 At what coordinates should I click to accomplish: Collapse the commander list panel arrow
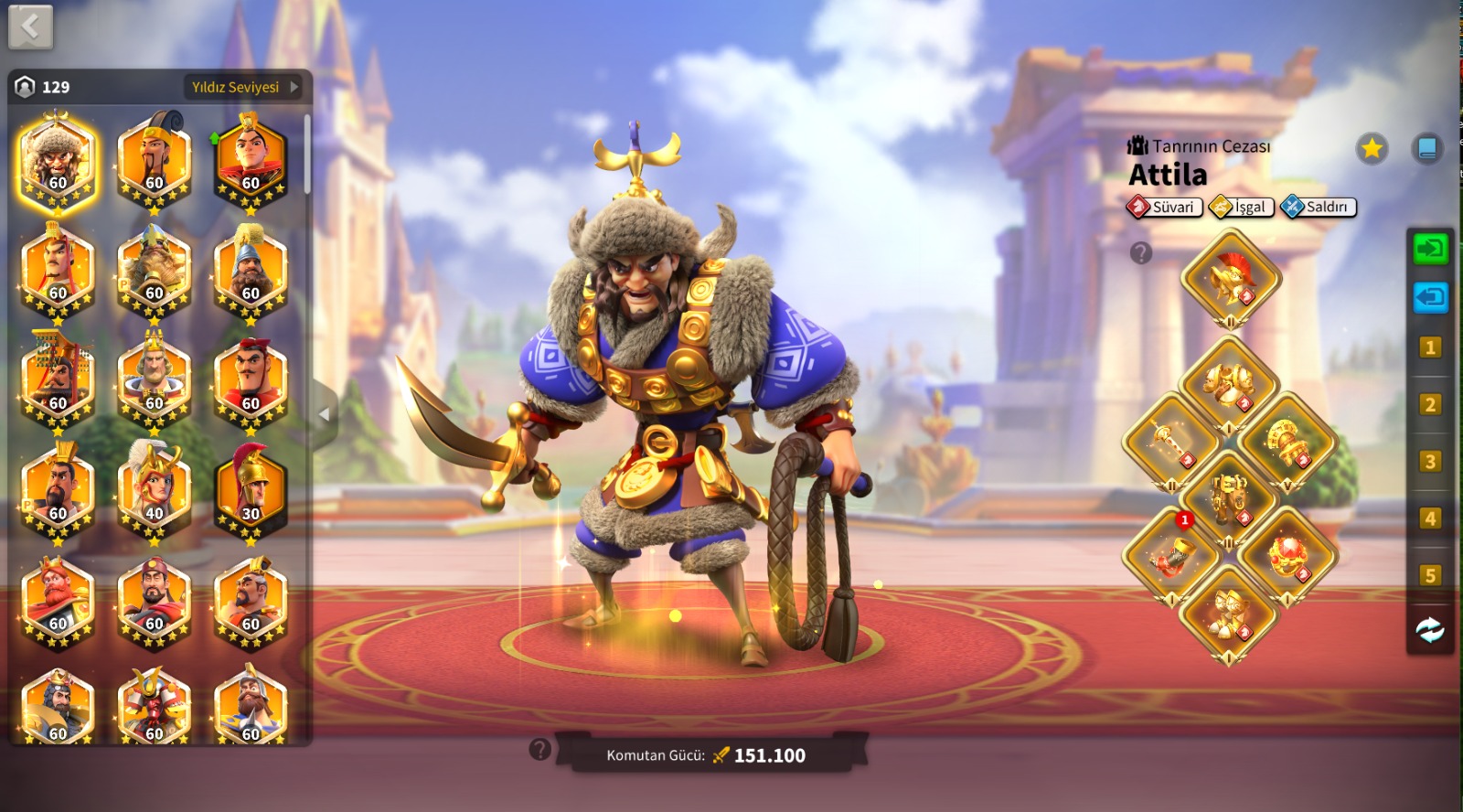(325, 414)
